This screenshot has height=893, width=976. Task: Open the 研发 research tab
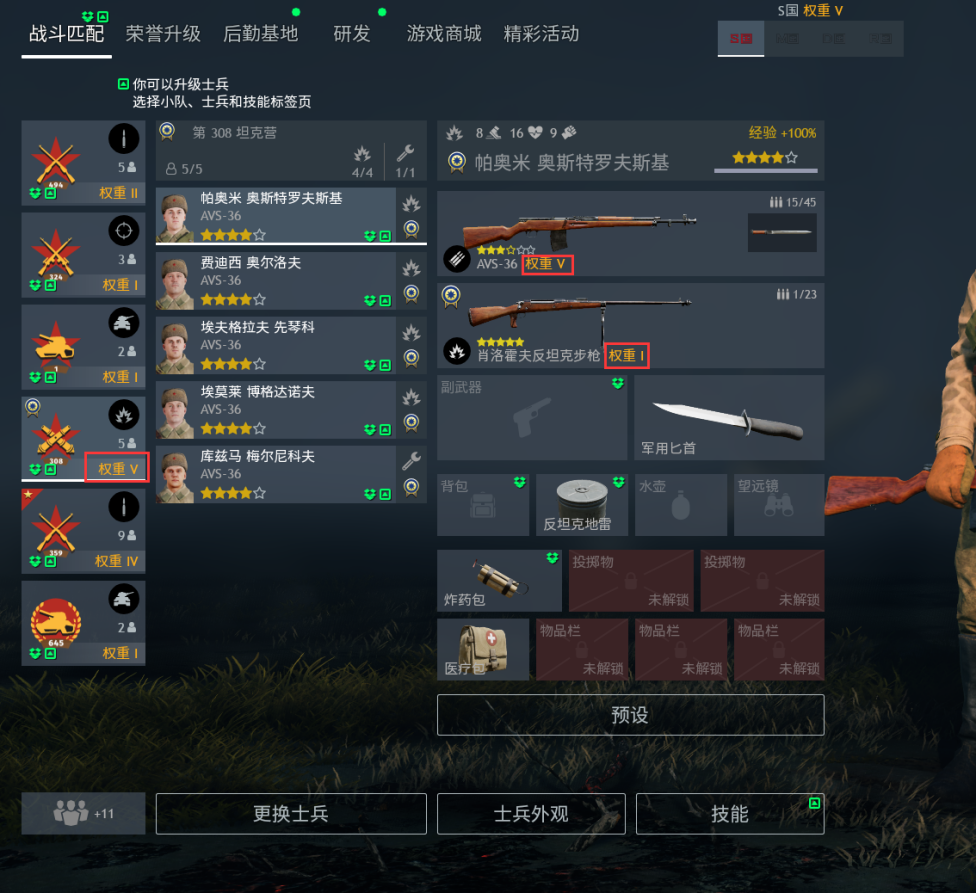(x=351, y=34)
